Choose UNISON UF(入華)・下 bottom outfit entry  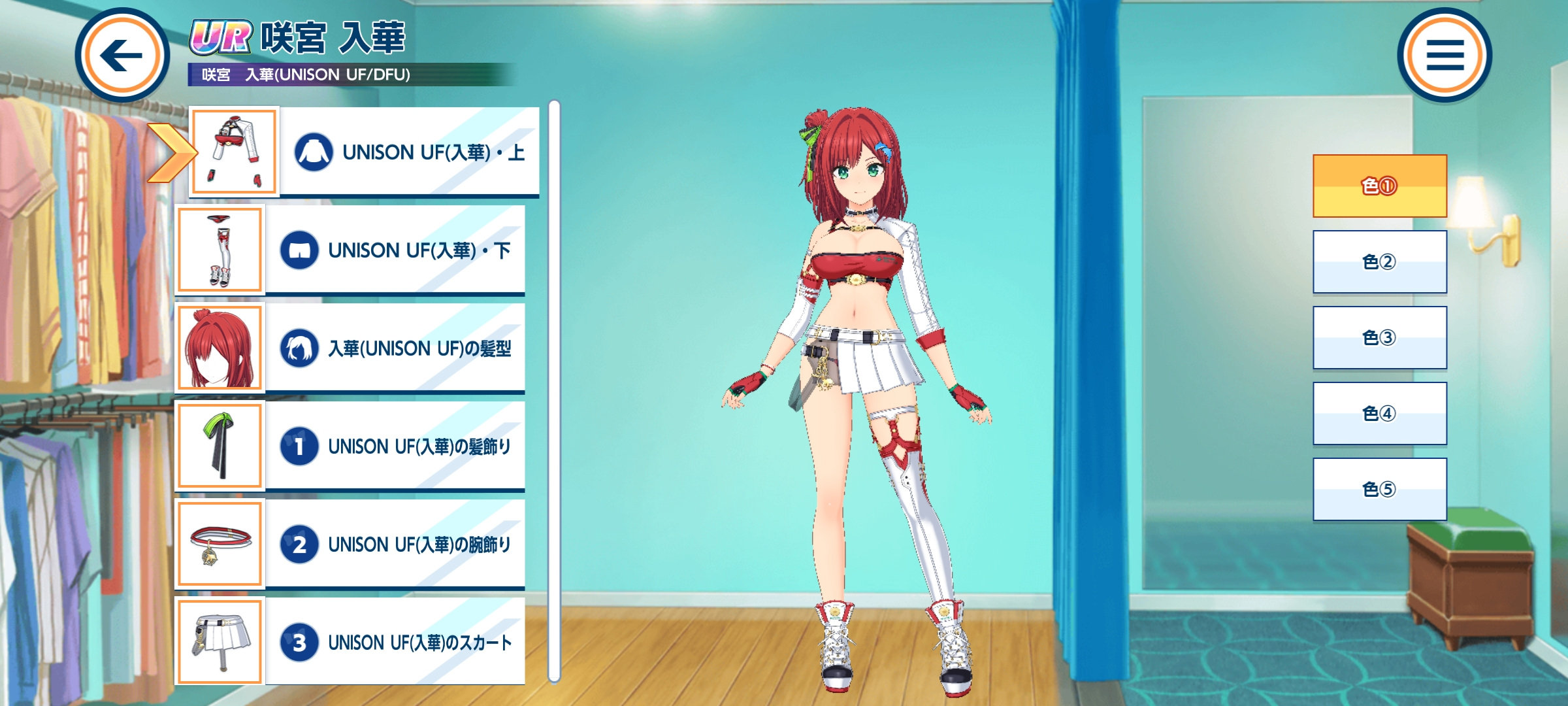394,250
